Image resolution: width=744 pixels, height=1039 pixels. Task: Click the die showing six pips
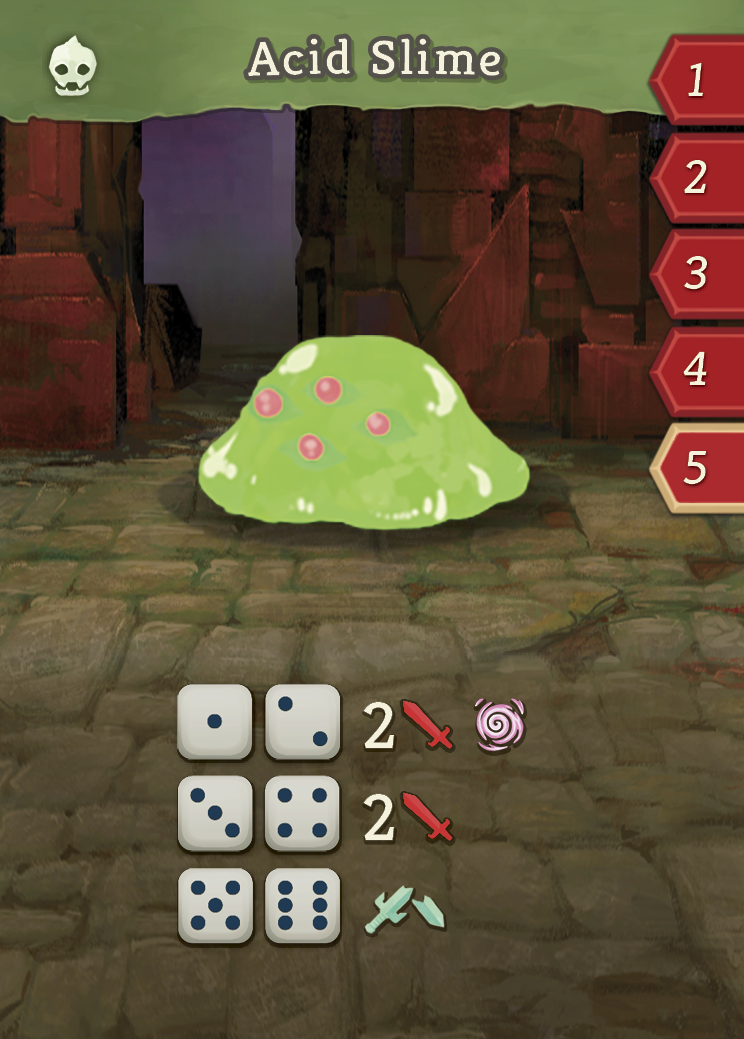[x=302, y=905]
